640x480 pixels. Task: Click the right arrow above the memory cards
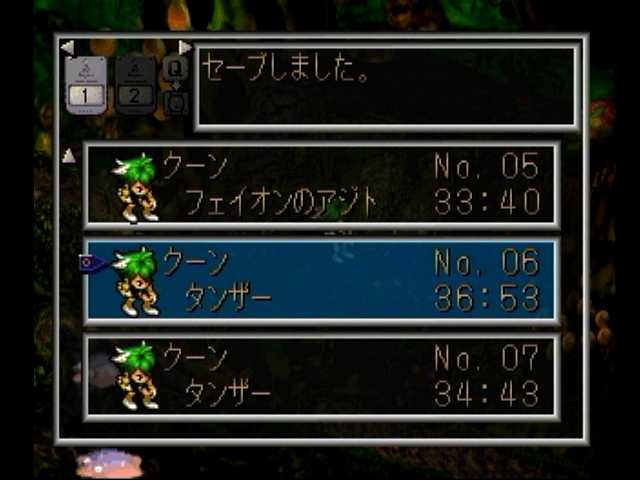185,47
